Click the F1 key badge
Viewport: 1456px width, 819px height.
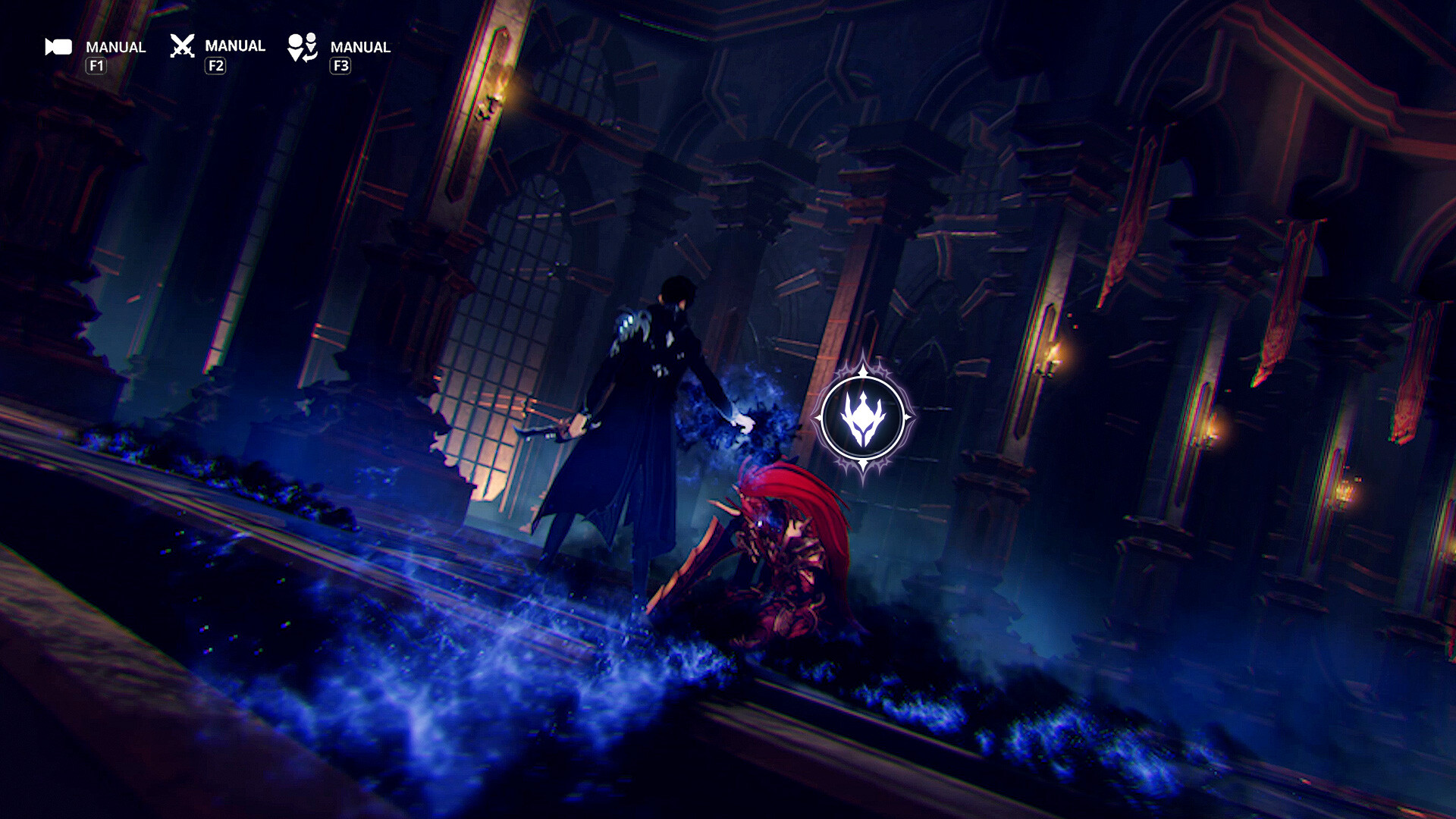(x=97, y=66)
